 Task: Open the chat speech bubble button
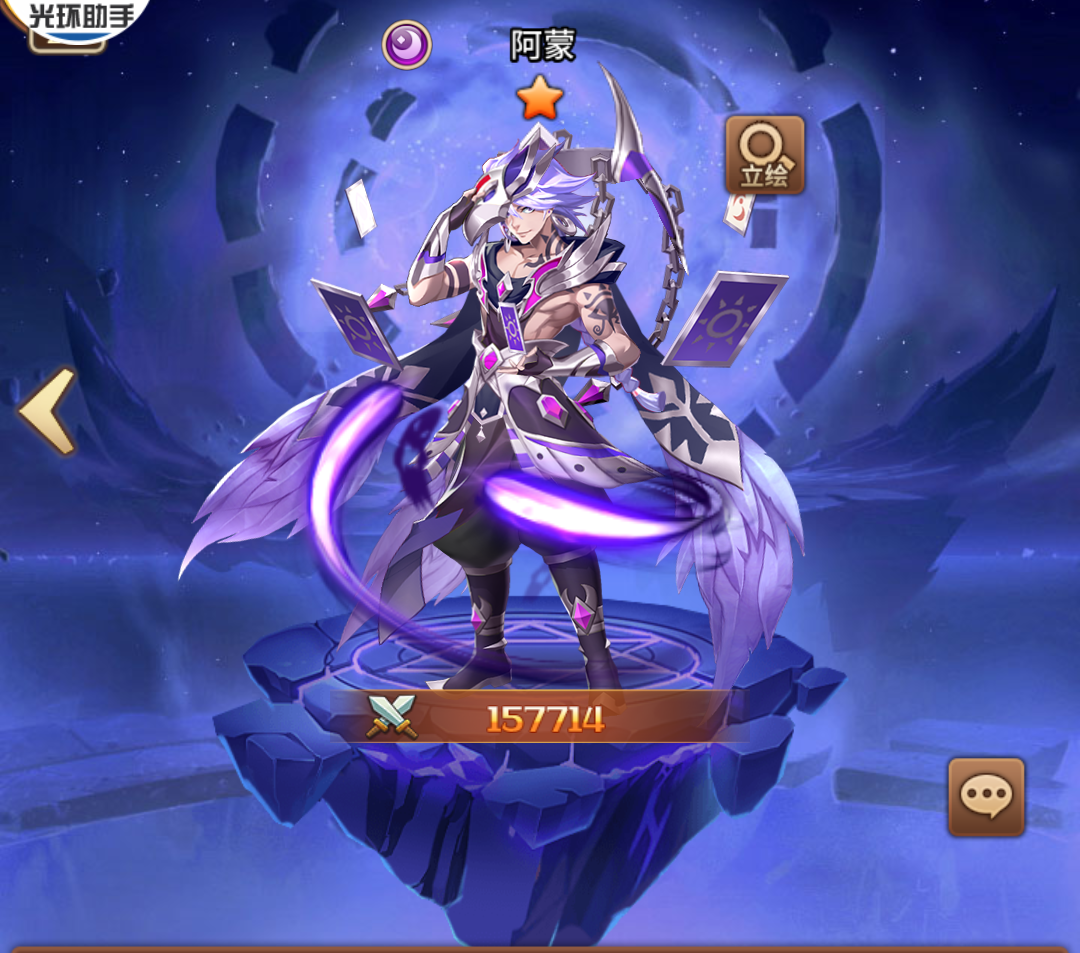[985, 796]
